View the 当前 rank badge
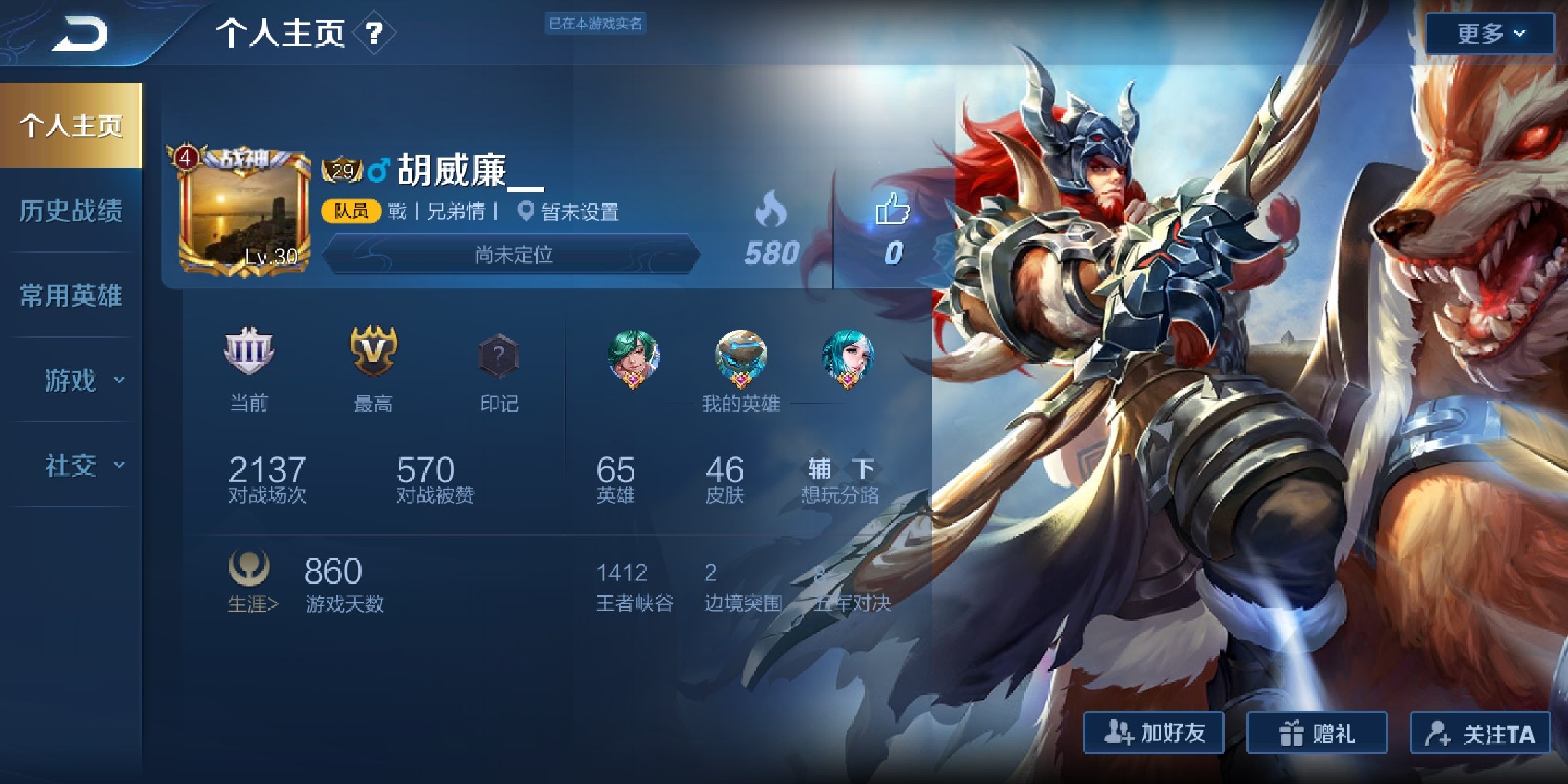 click(x=248, y=352)
